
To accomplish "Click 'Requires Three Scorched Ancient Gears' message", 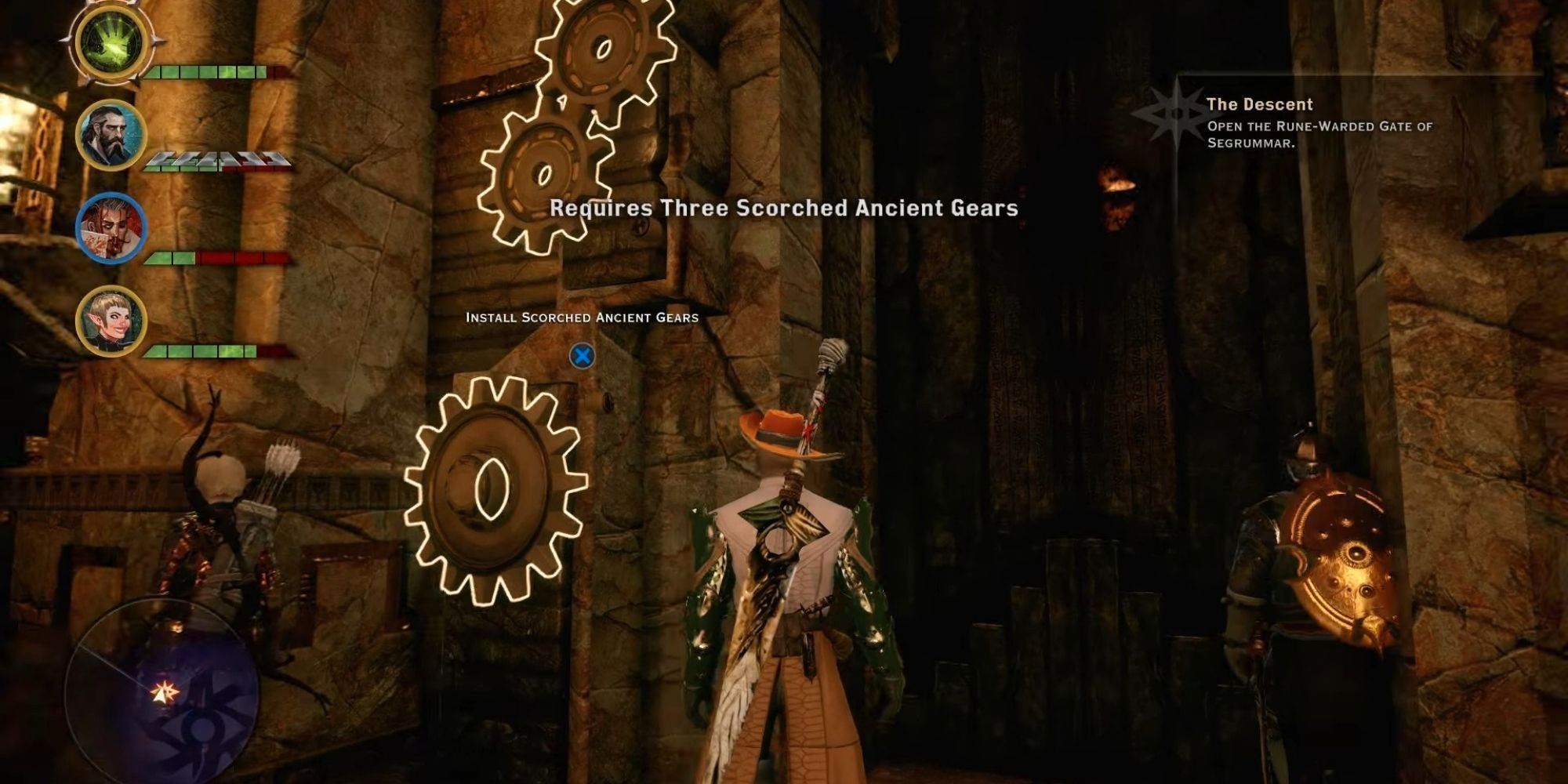I will click(x=784, y=209).
